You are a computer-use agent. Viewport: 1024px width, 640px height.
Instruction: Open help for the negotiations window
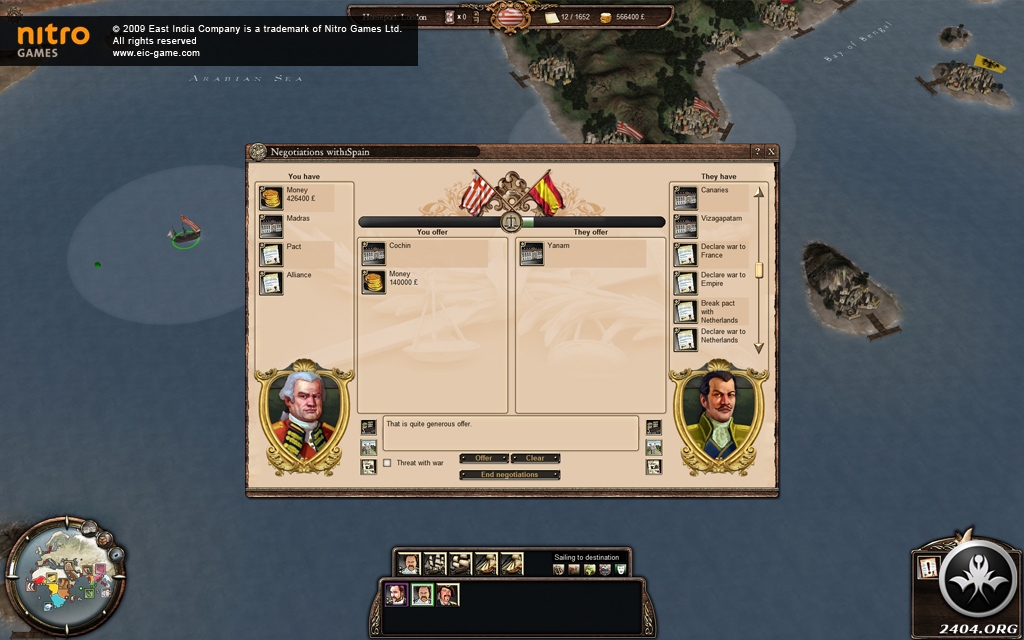pos(757,152)
